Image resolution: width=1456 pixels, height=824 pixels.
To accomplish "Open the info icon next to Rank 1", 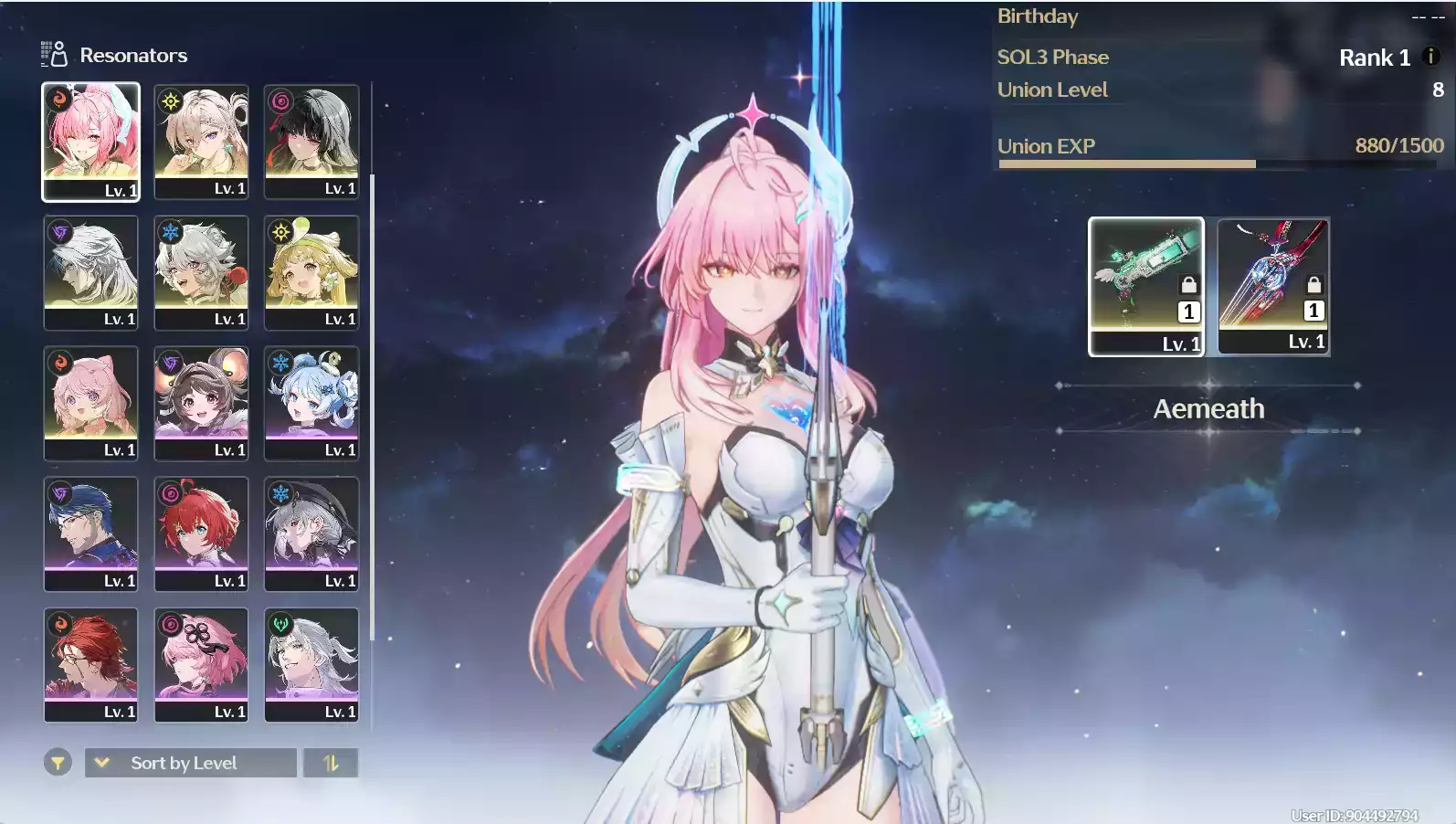I will pyautogui.click(x=1430, y=58).
